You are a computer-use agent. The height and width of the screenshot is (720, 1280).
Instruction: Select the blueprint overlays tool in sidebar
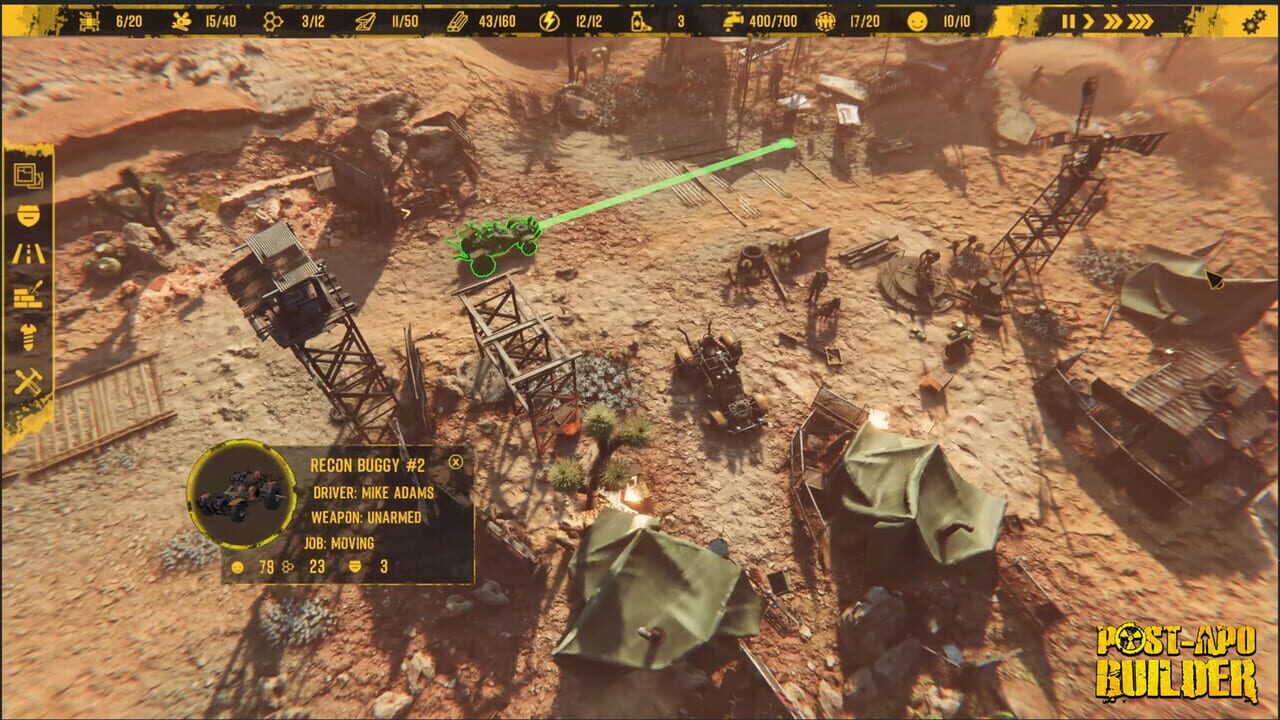(x=26, y=175)
